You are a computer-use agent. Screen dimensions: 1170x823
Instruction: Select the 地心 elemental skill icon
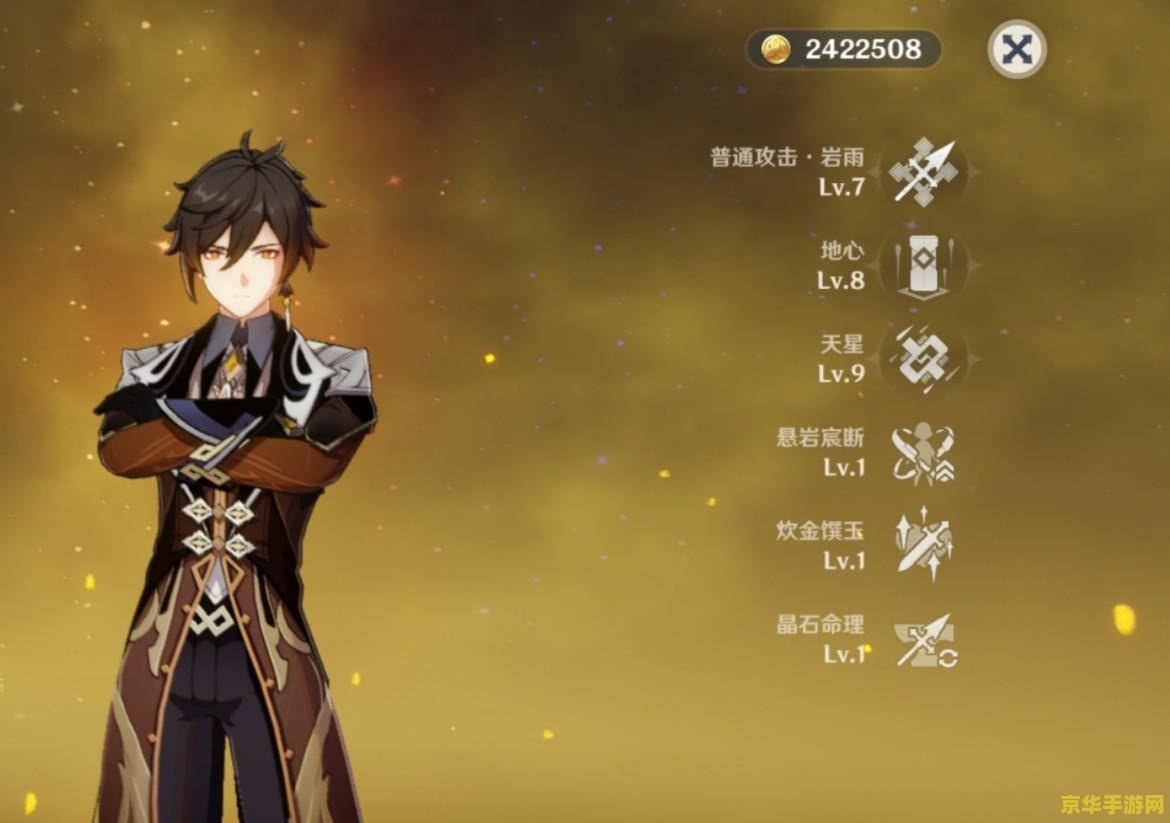[922, 265]
